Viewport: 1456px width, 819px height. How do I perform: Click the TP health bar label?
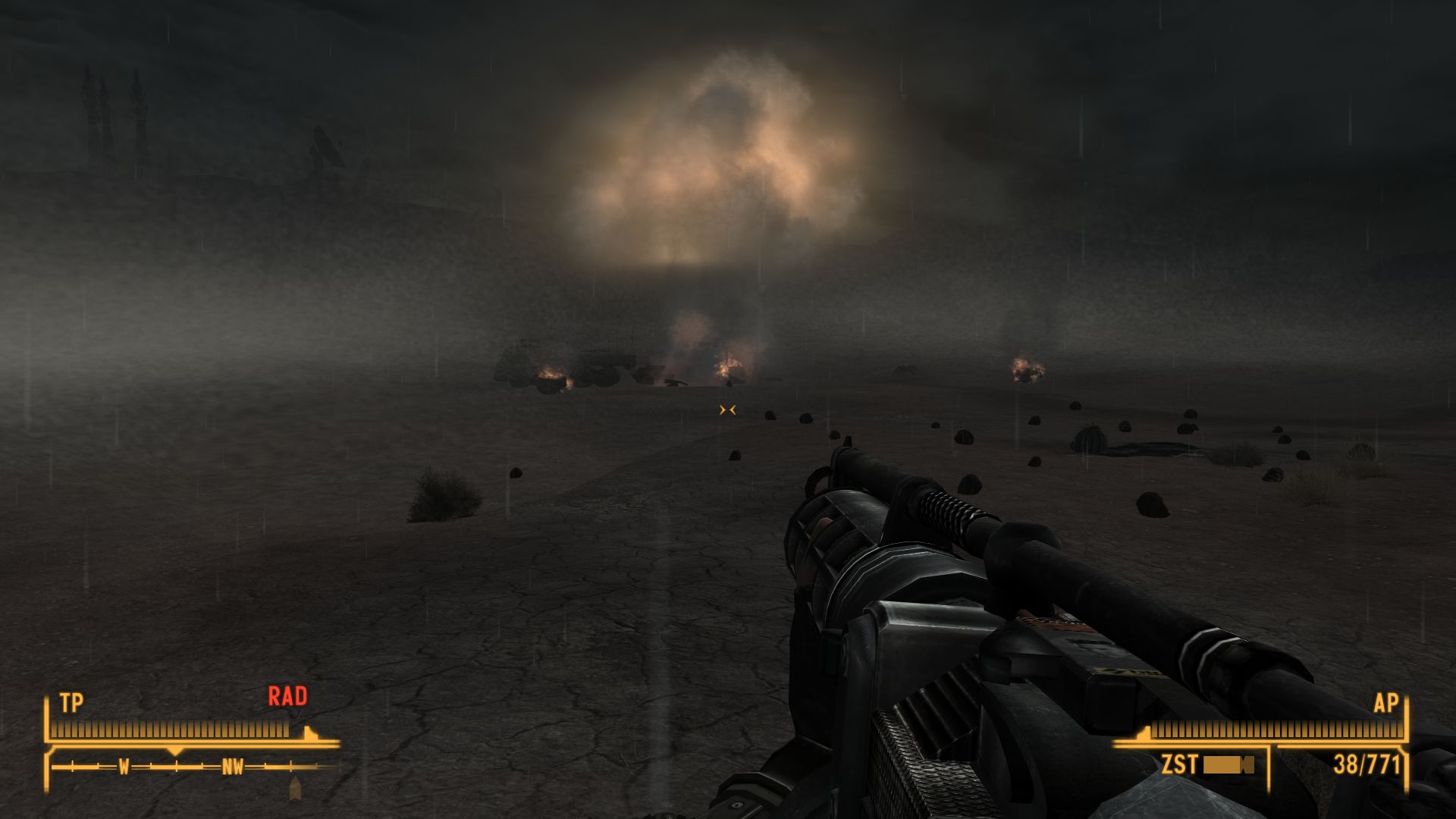[x=71, y=700]
